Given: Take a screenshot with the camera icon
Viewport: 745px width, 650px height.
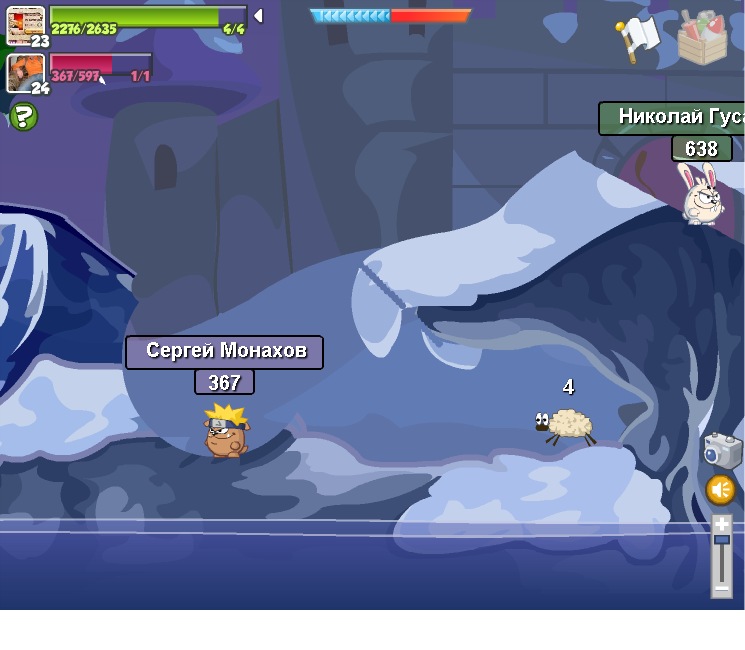Looking at the screenshot, I should tap(722, 450).
